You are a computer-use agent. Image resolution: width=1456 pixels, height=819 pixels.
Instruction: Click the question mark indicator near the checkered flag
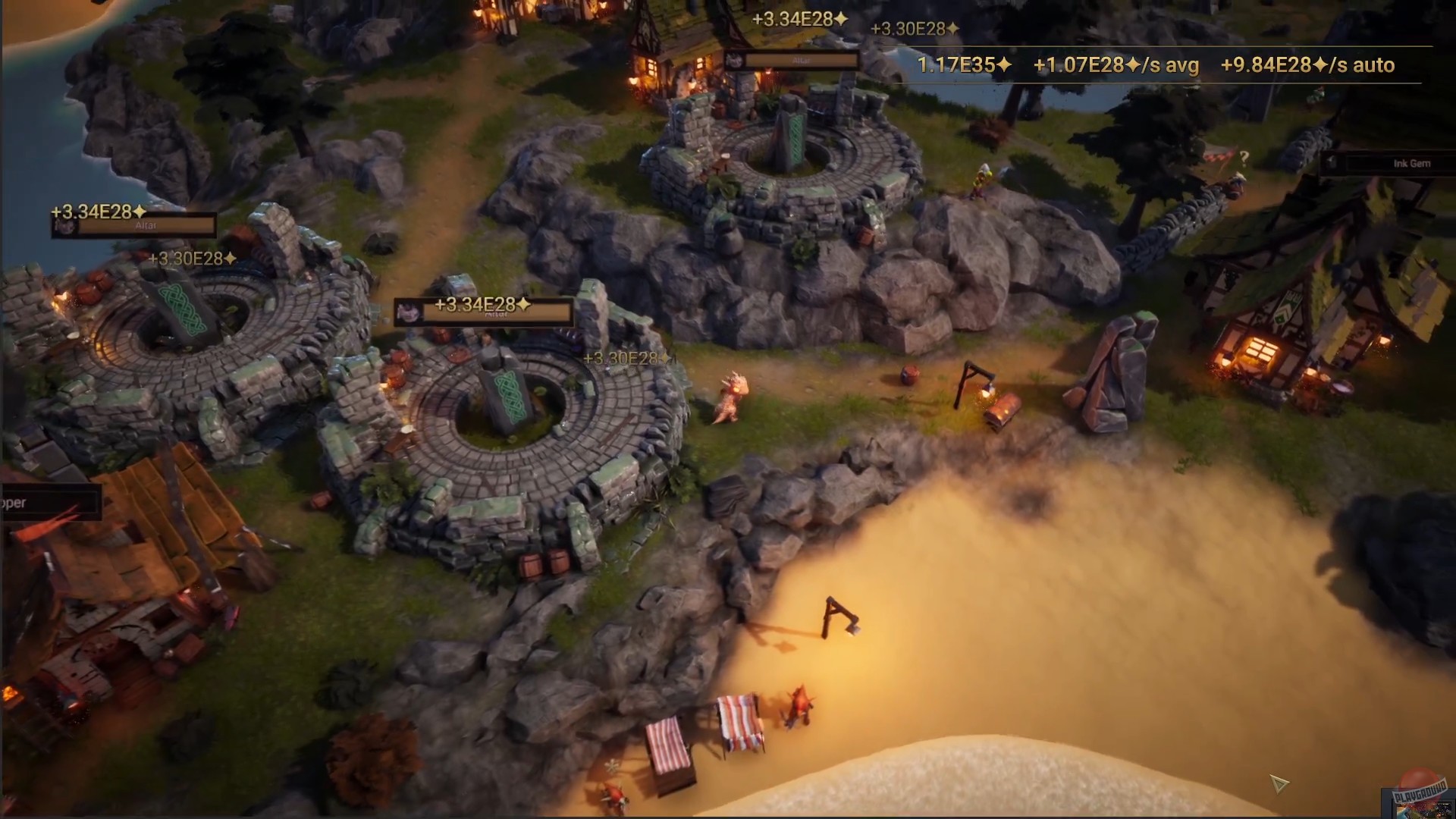click(x=1244, y=158)
